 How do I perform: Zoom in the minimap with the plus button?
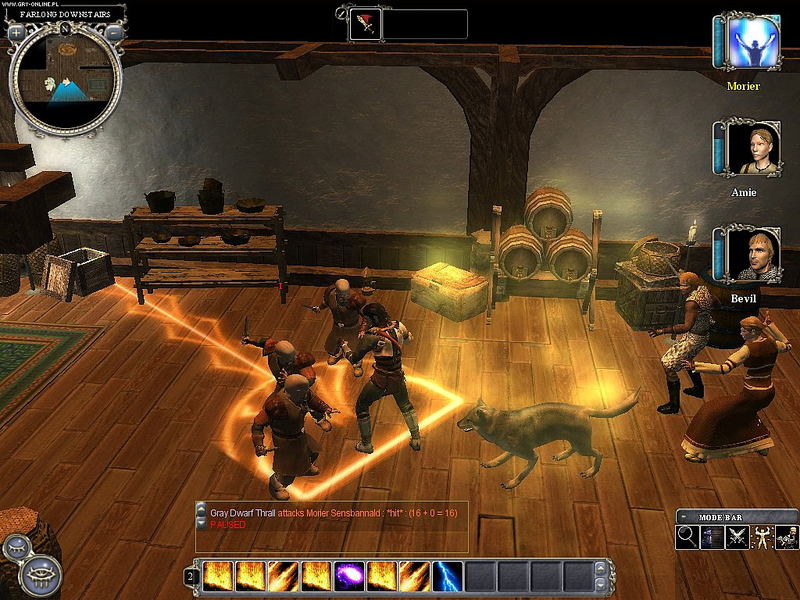coord(16,32)
